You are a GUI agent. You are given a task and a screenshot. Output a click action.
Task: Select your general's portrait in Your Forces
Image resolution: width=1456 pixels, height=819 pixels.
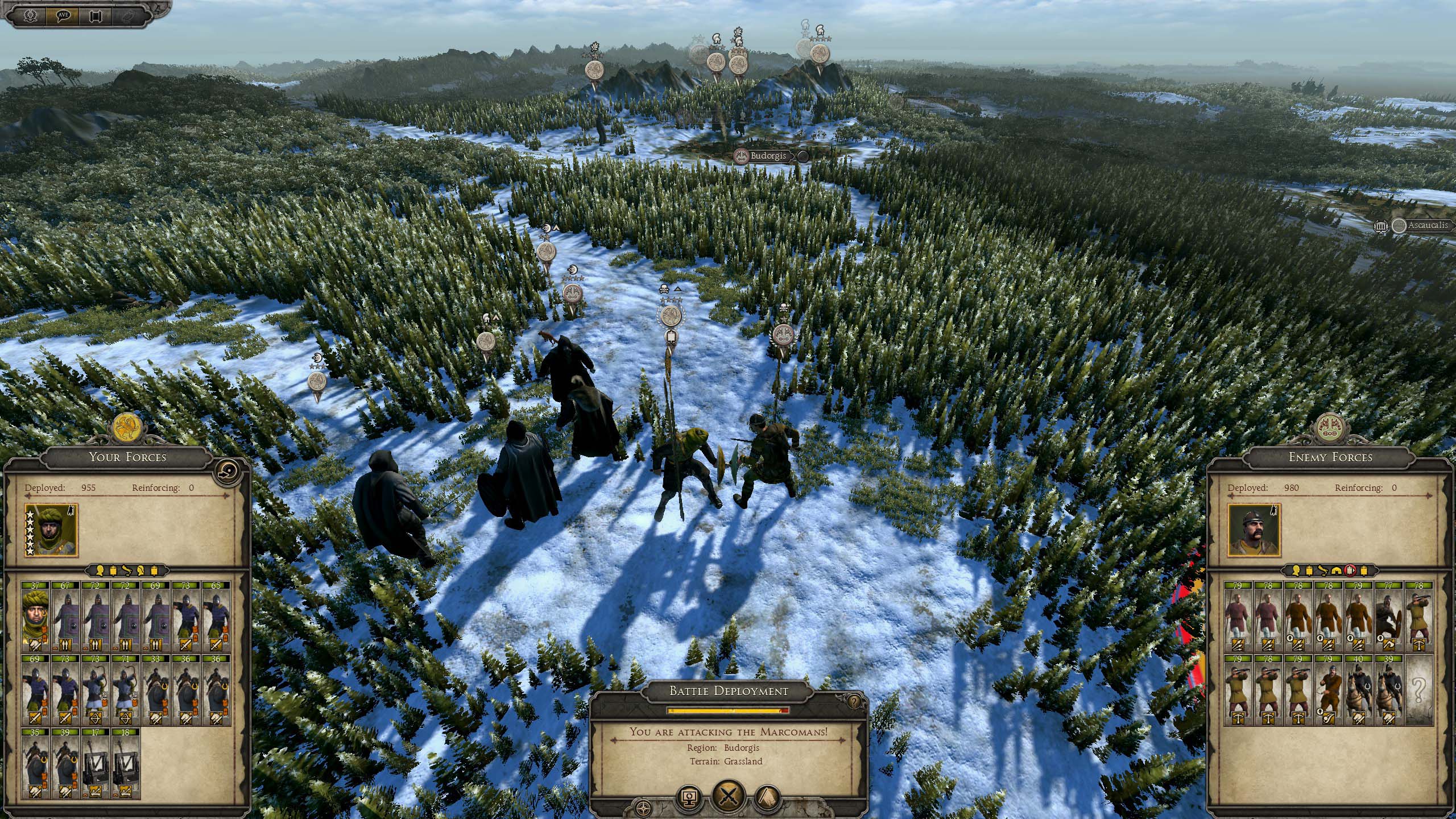tap(51, 530)
